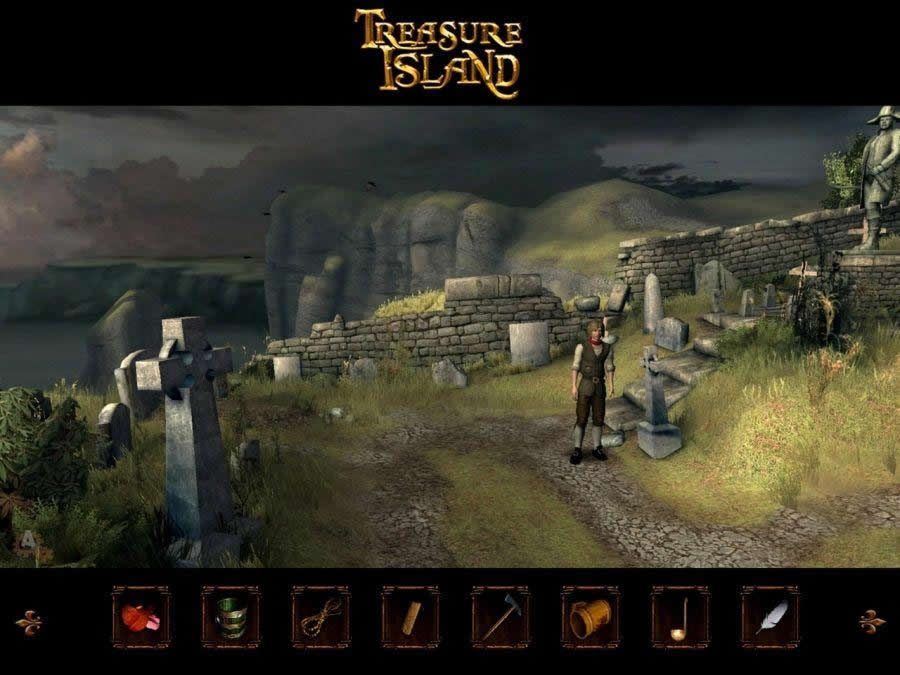The height and width of the screenshot is (675, 900).
Task: Select the wooden plank item
Action: [x=410, y=618]
